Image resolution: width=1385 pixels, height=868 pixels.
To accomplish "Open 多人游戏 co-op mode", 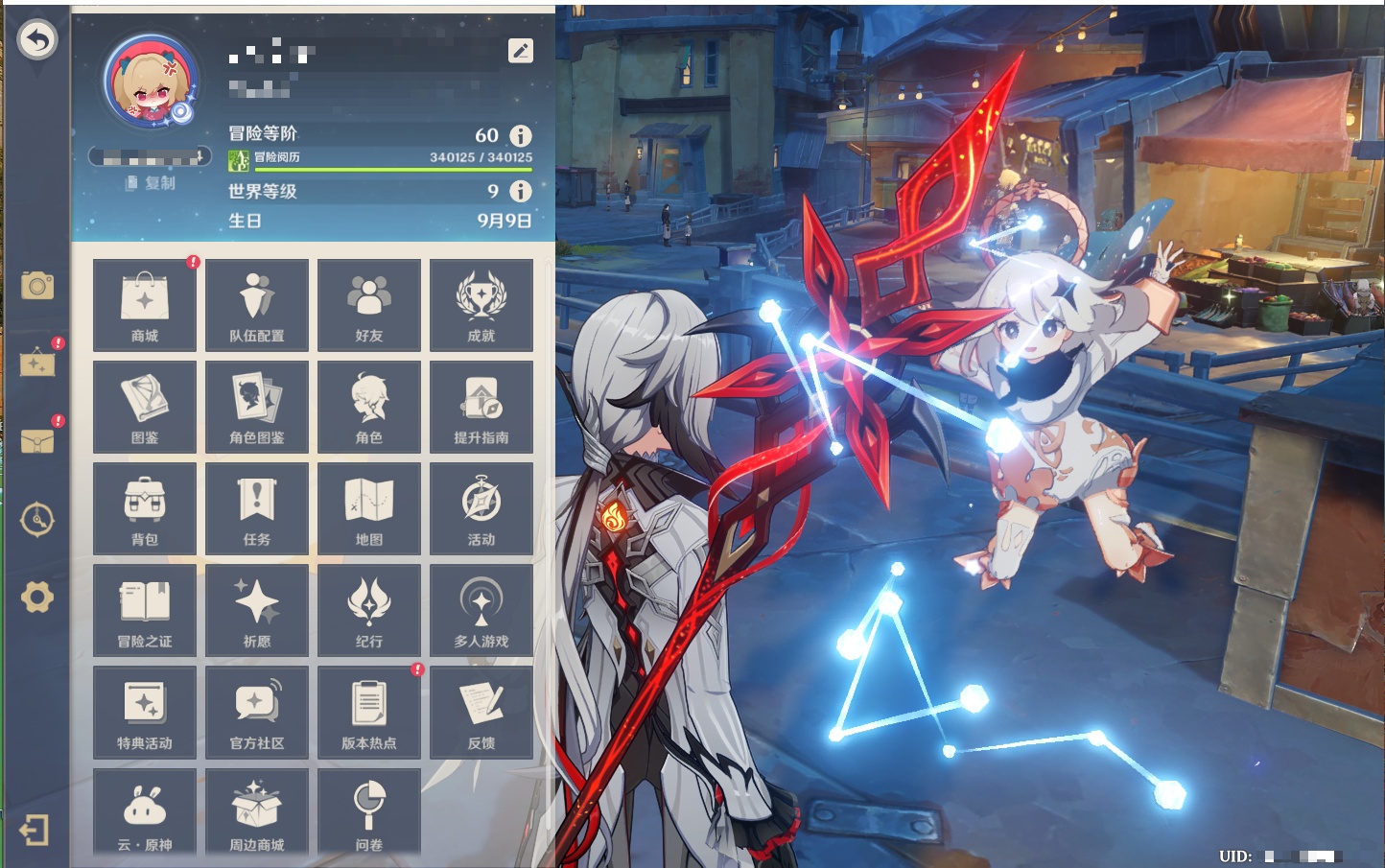I will (481, 610).
